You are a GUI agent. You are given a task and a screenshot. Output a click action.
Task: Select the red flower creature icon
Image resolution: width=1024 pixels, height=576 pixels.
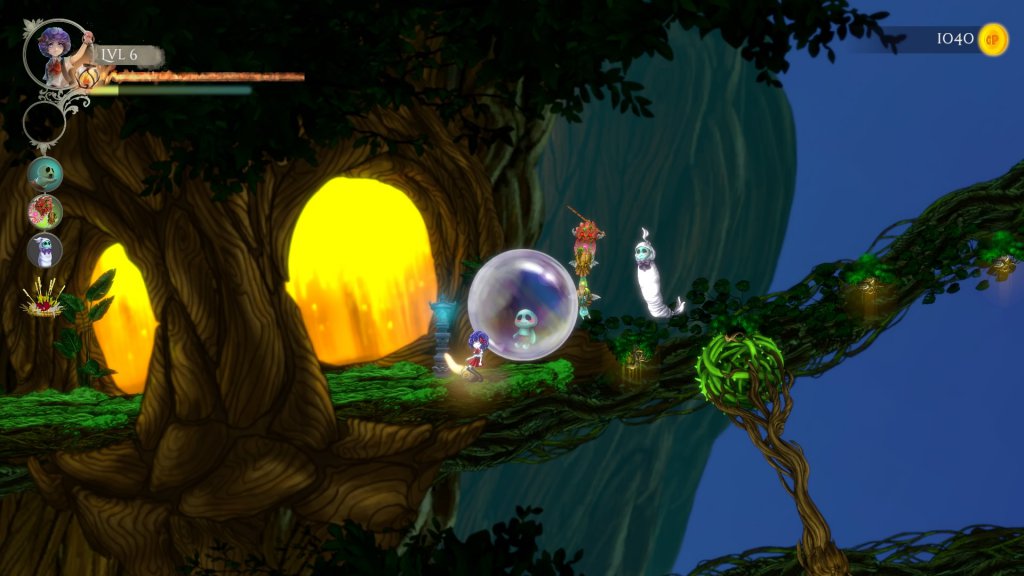tap(45, 212)
